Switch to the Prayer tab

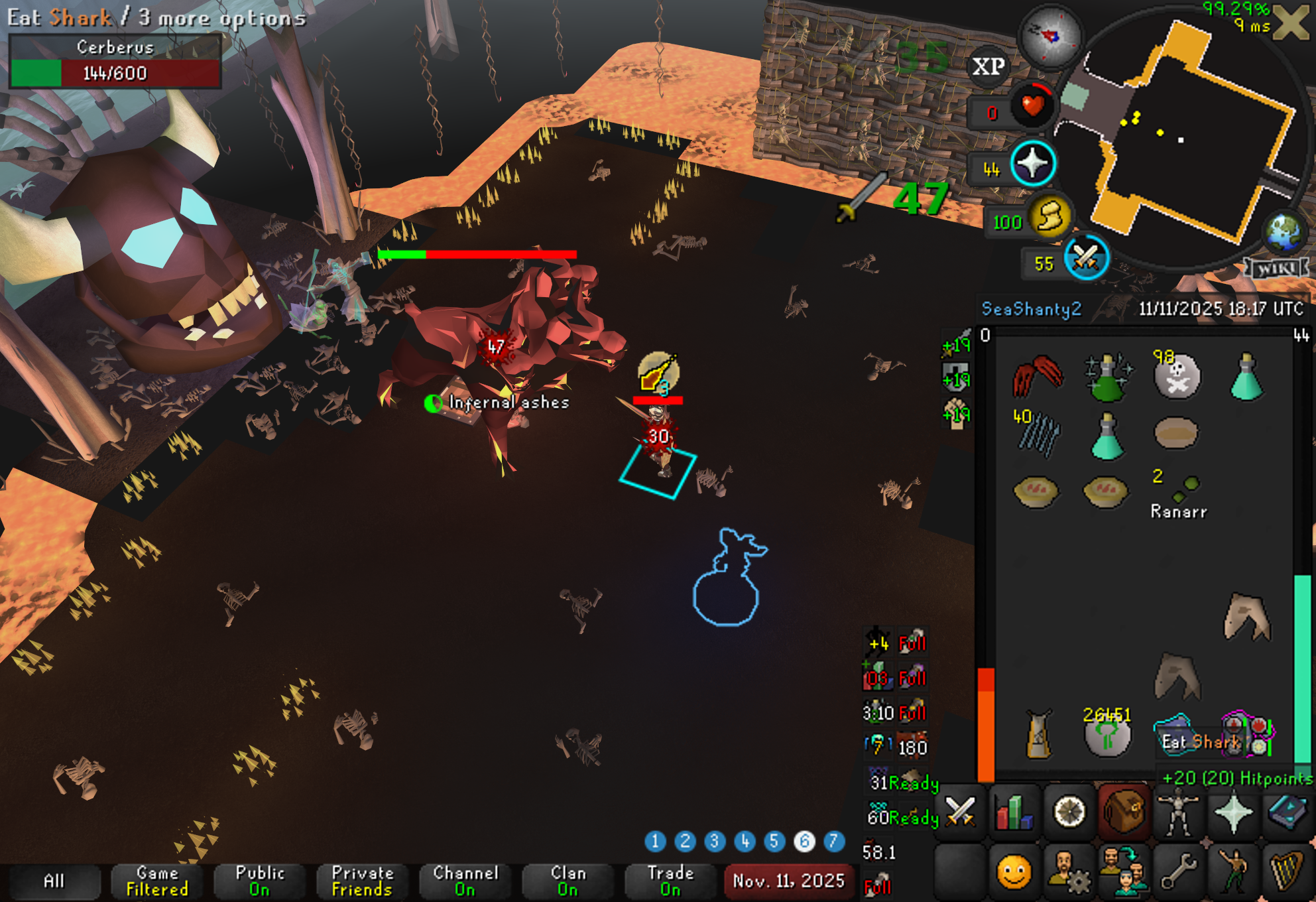point(1232,811)
